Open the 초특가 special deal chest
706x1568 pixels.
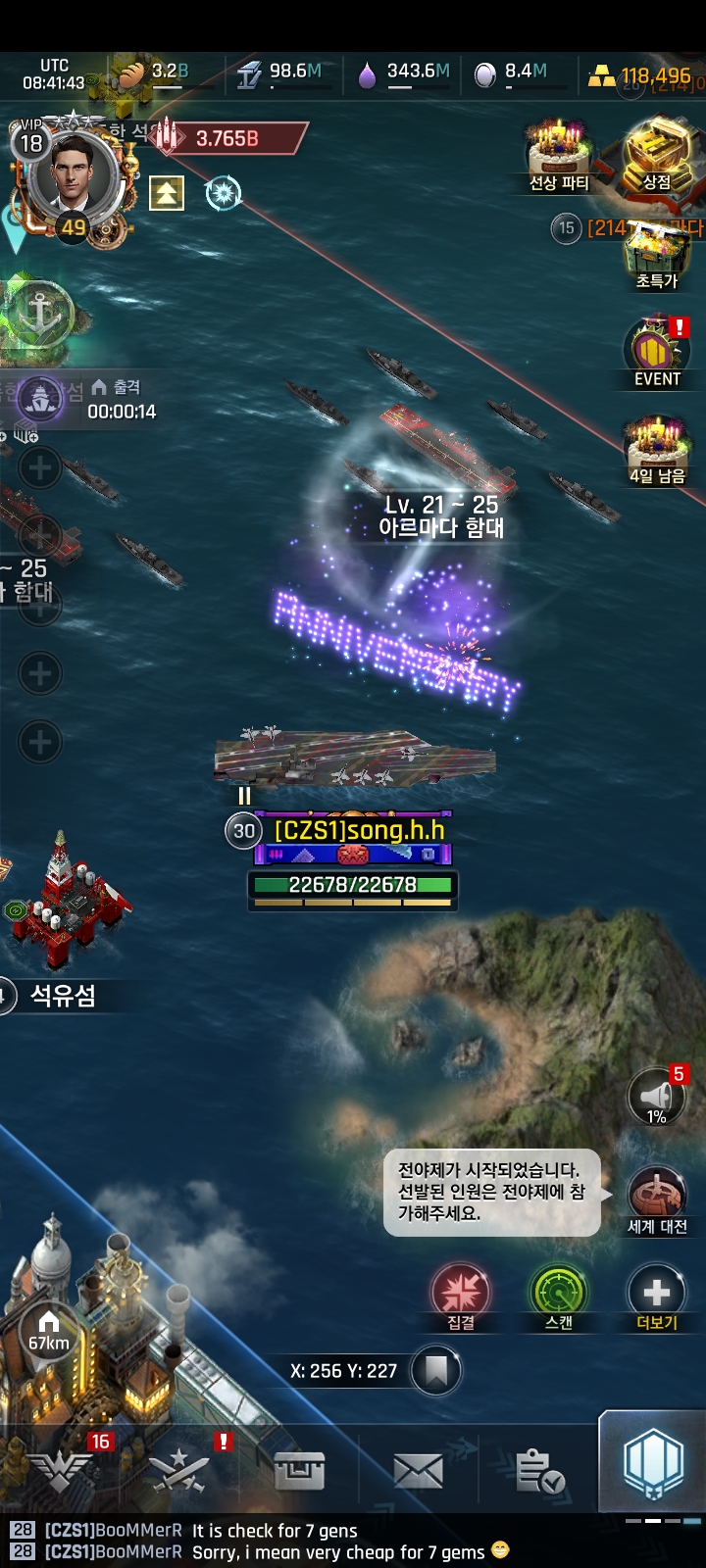(x=657, y=257)
